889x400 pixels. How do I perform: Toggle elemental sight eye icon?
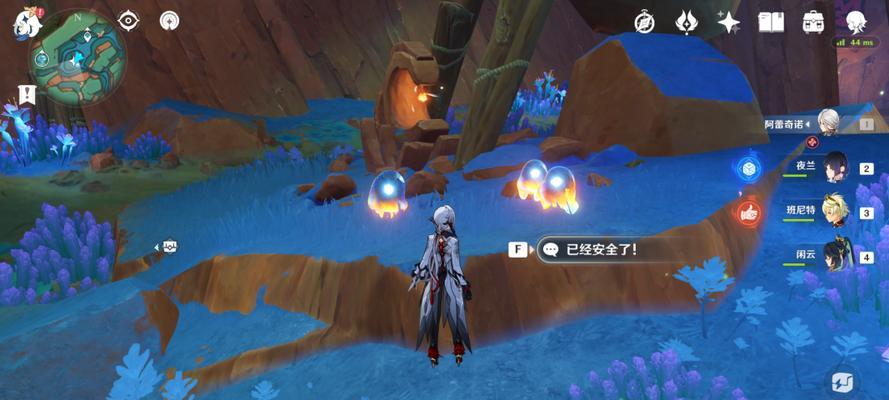coord(129,20)
